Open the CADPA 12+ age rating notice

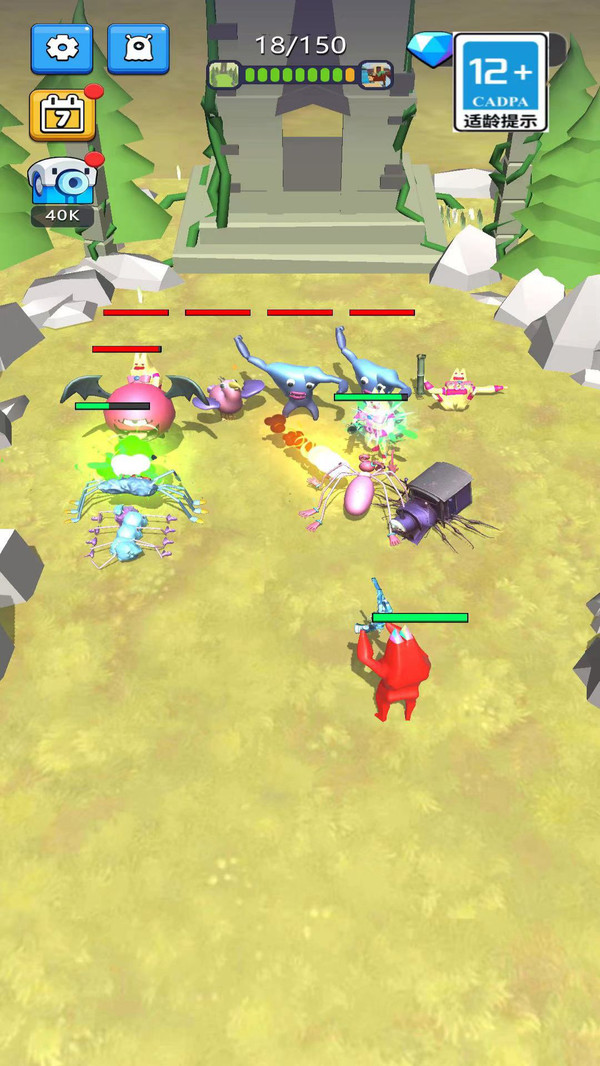[500, 82]
